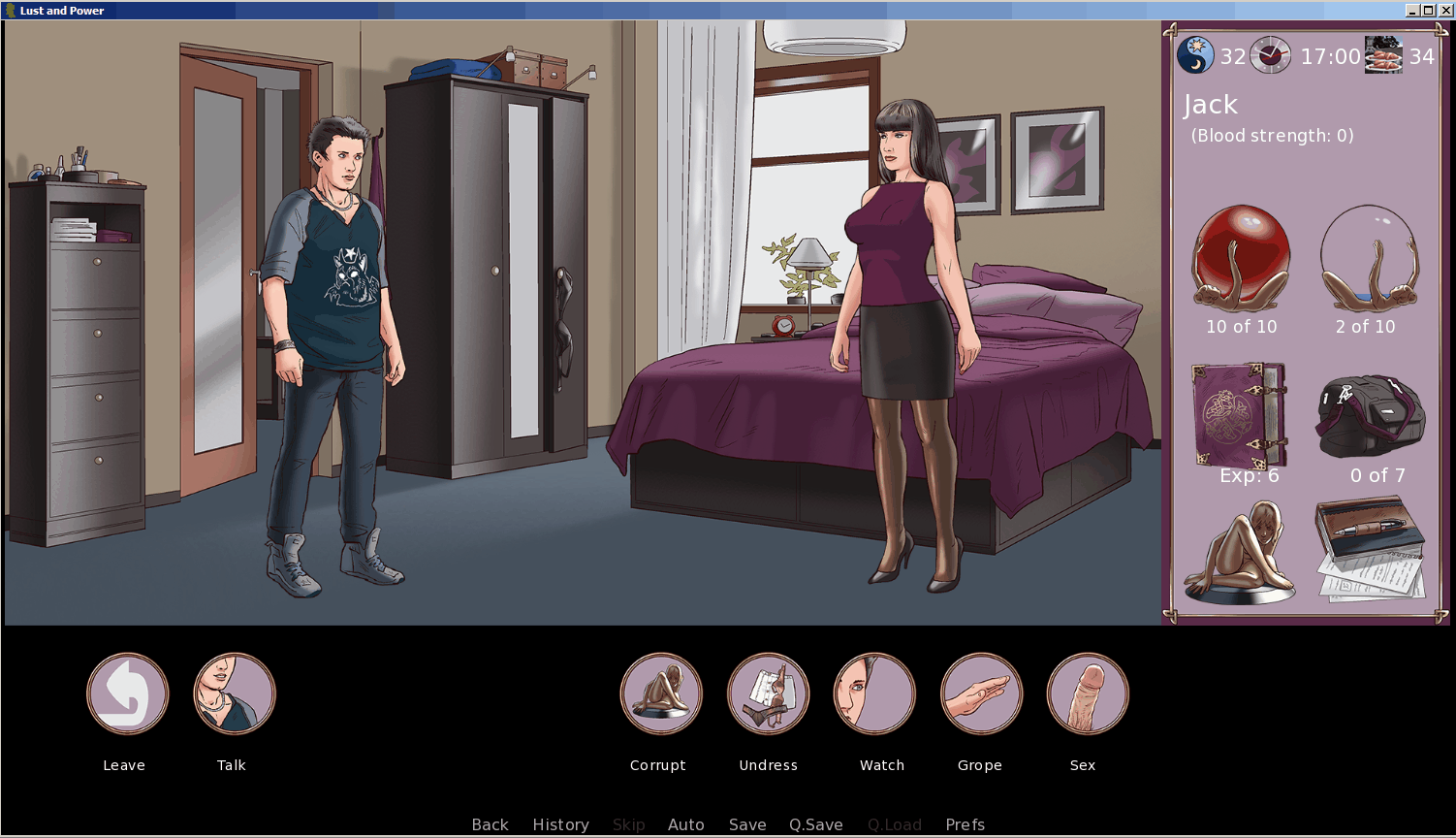Toggle Auto advance mode
Viewport: 1456px width, 838px height.
685,824
